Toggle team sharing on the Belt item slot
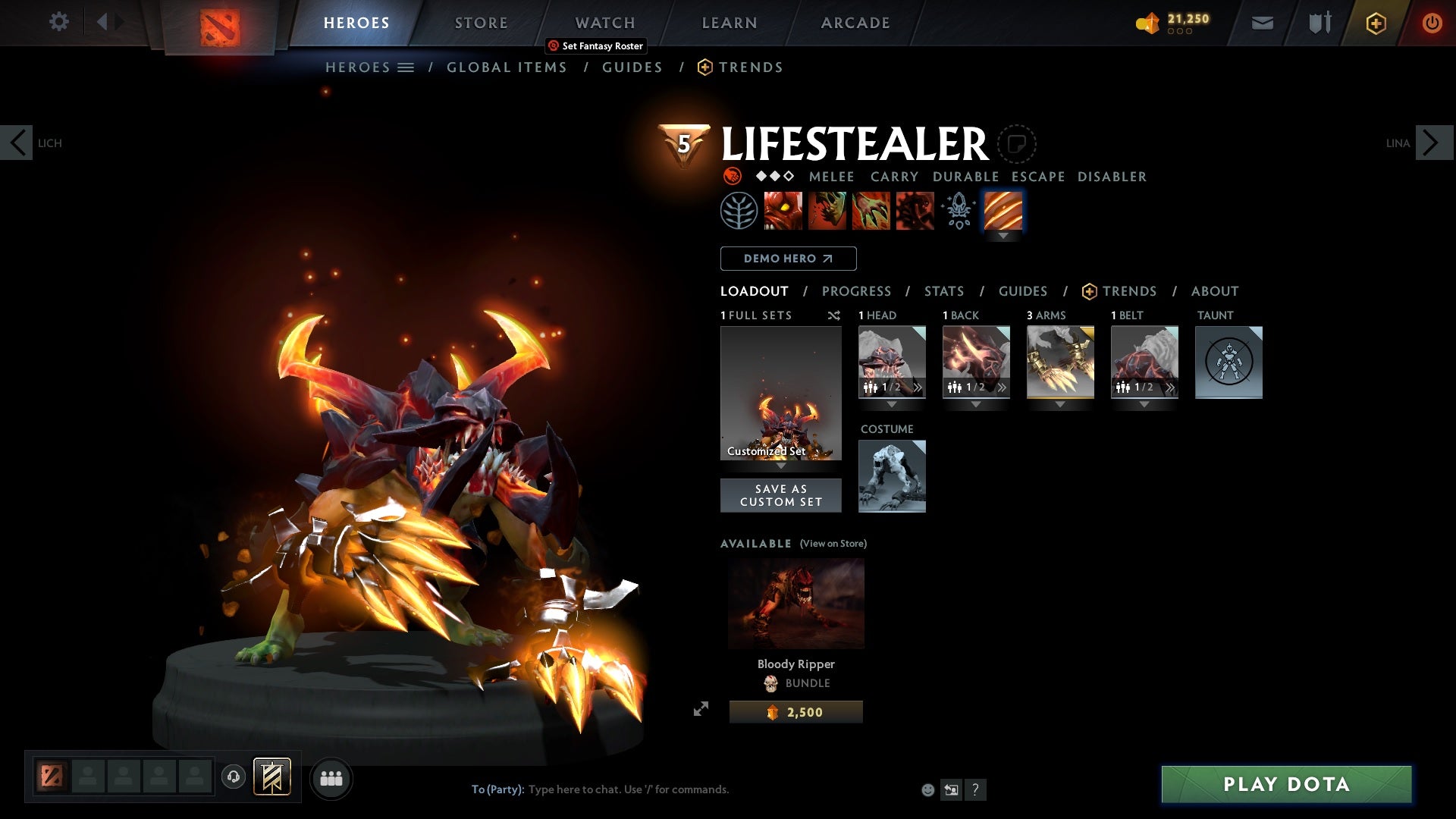 click(1122, 388)
